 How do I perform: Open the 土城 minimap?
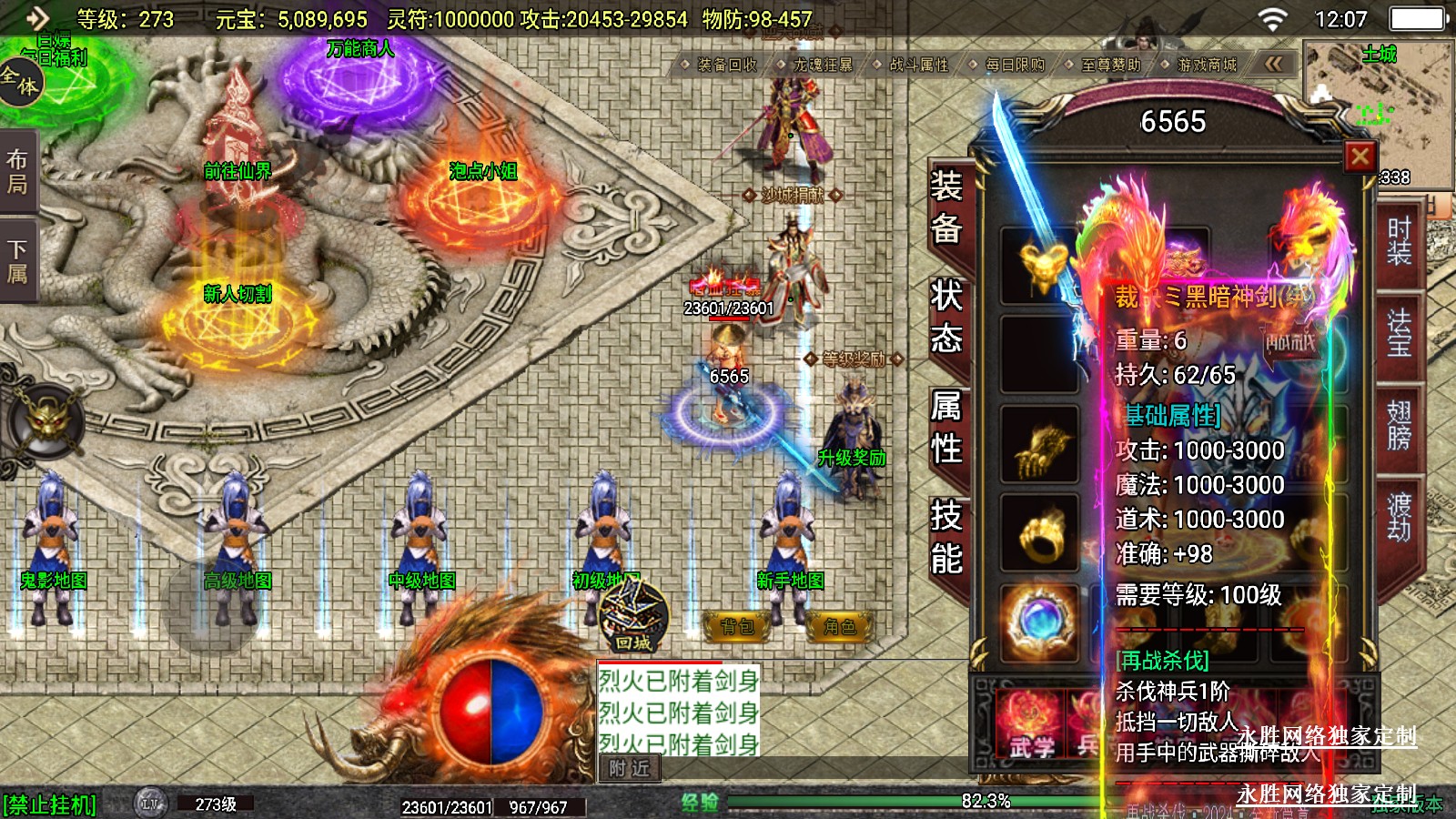tap(1378, 100)
